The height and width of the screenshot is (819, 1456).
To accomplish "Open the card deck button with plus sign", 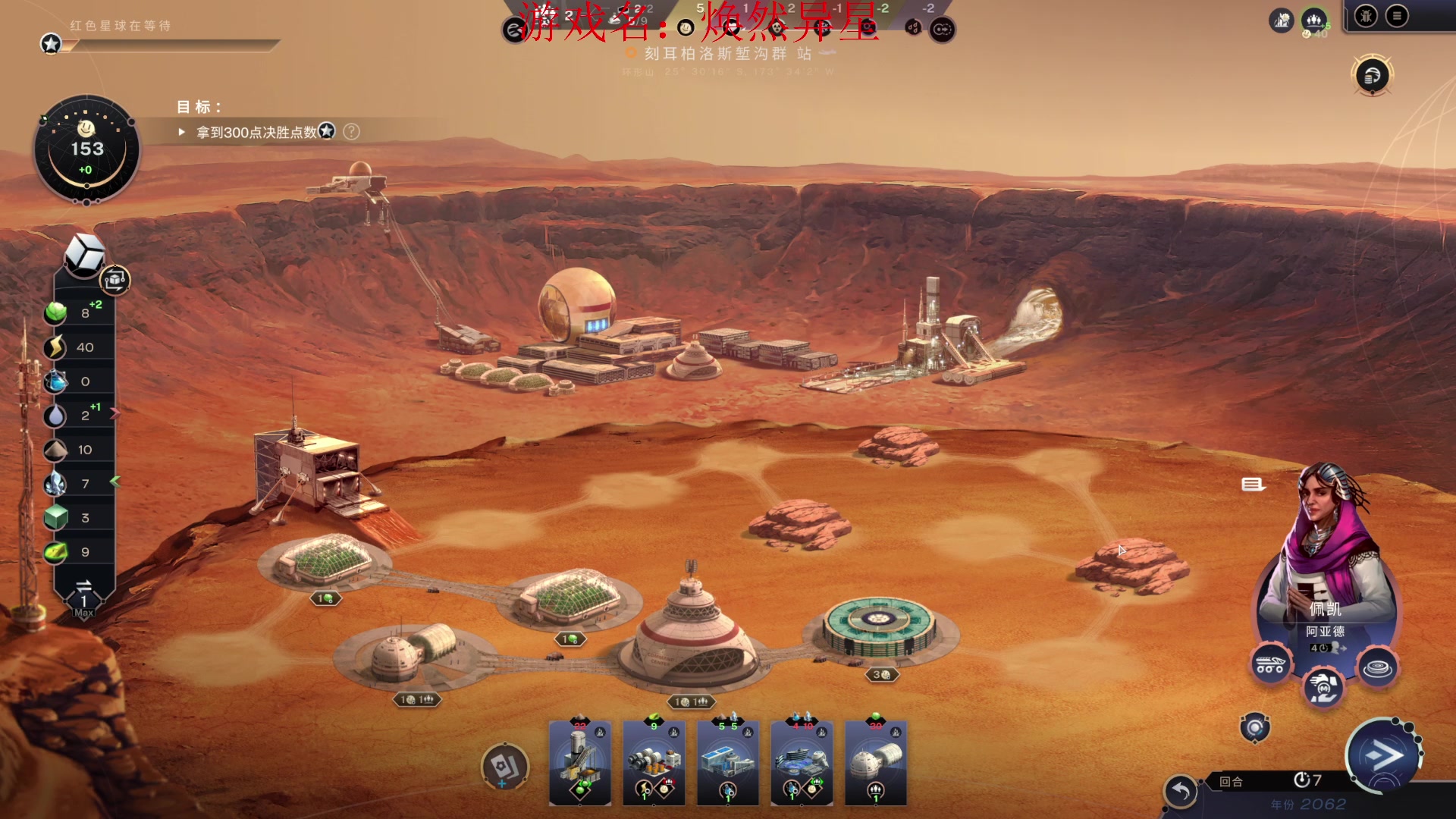I will click(505, 767).
